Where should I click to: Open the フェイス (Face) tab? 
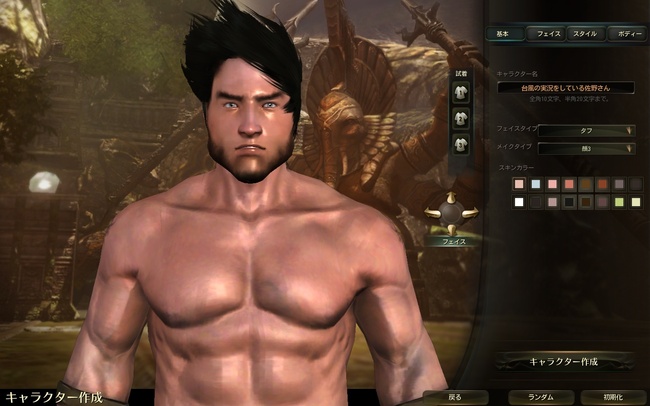click(547, 34)
